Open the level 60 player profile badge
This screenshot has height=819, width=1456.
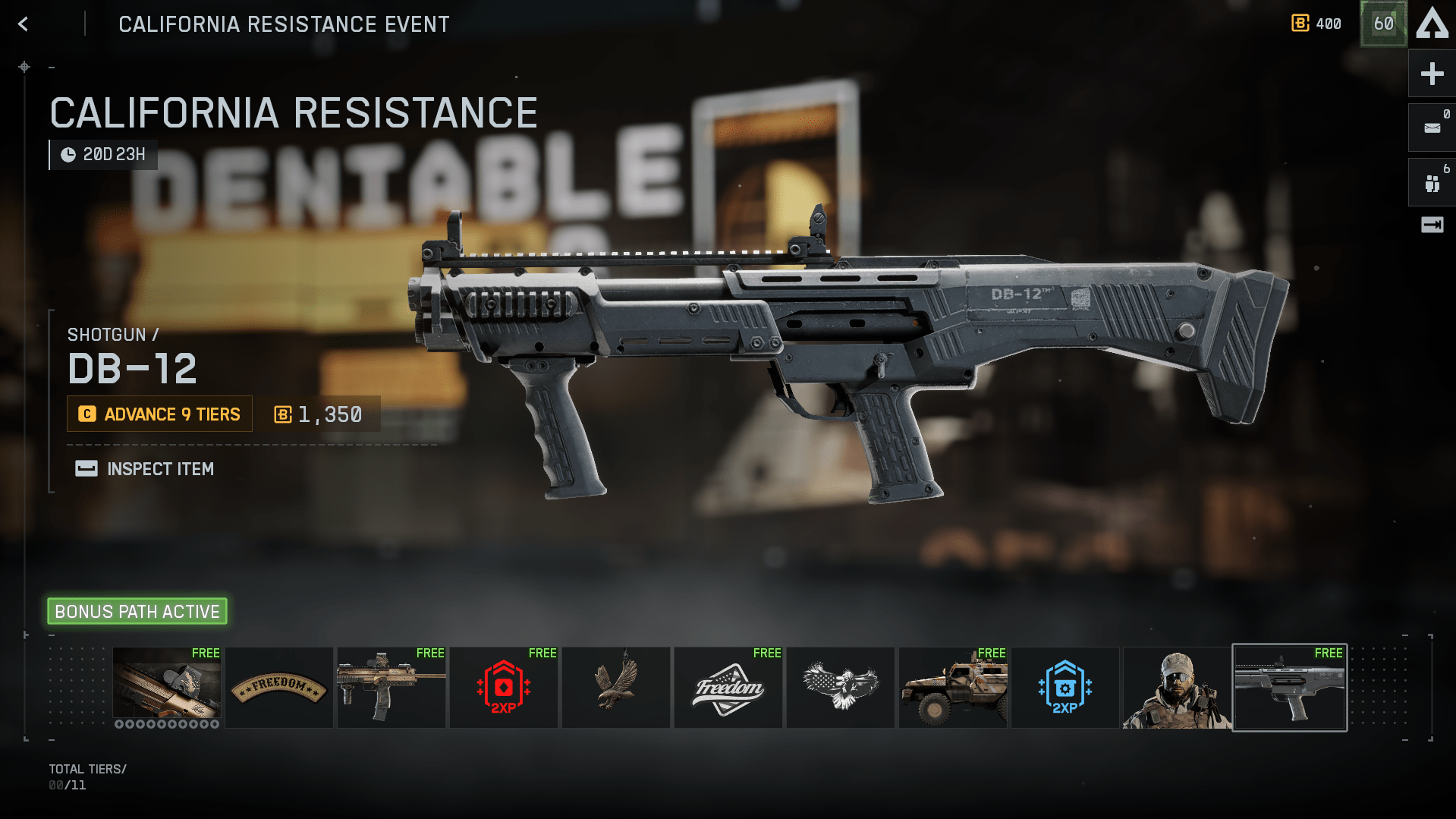(1383, 24)
